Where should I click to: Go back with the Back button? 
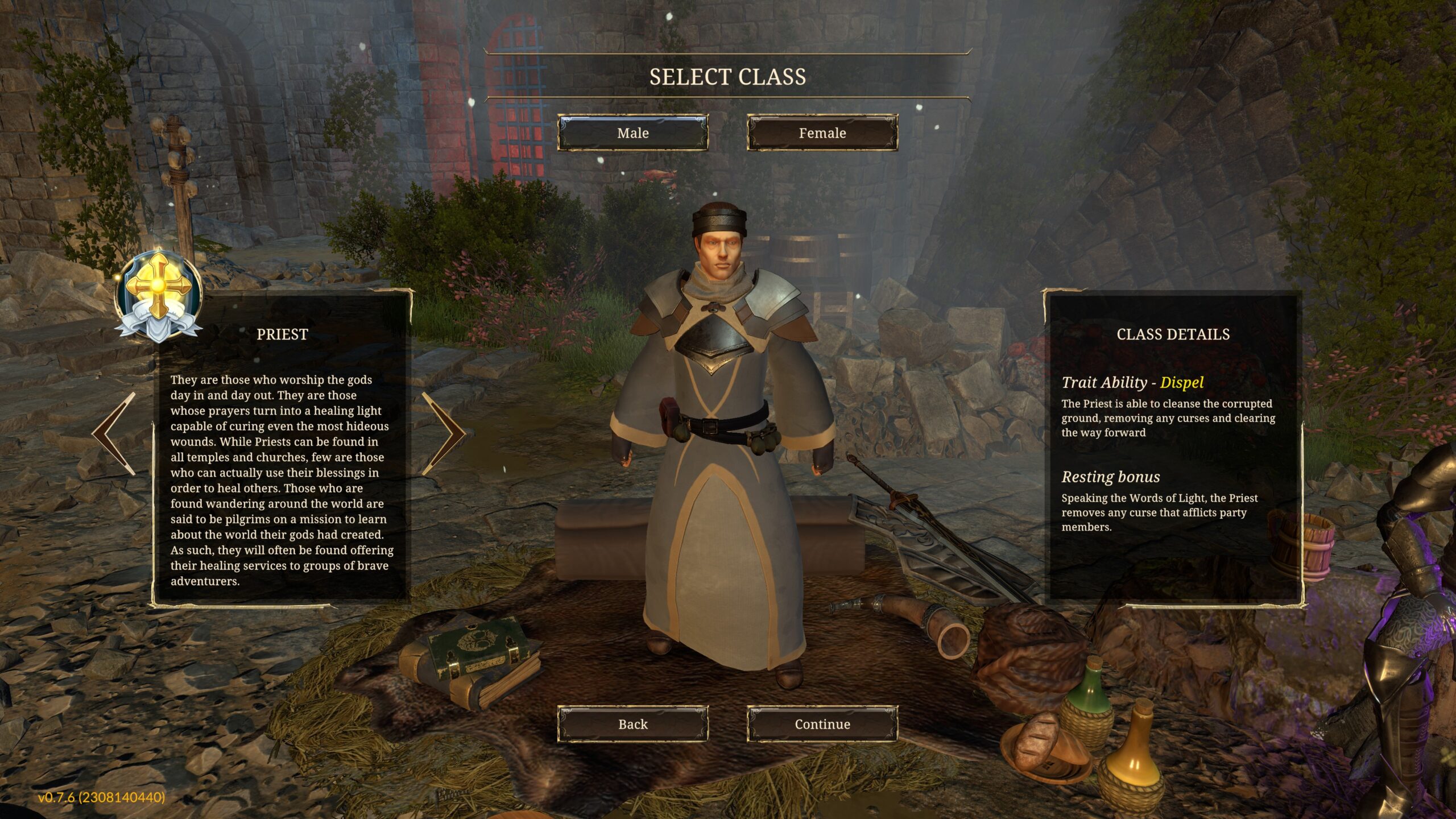[x=632, y=724]
